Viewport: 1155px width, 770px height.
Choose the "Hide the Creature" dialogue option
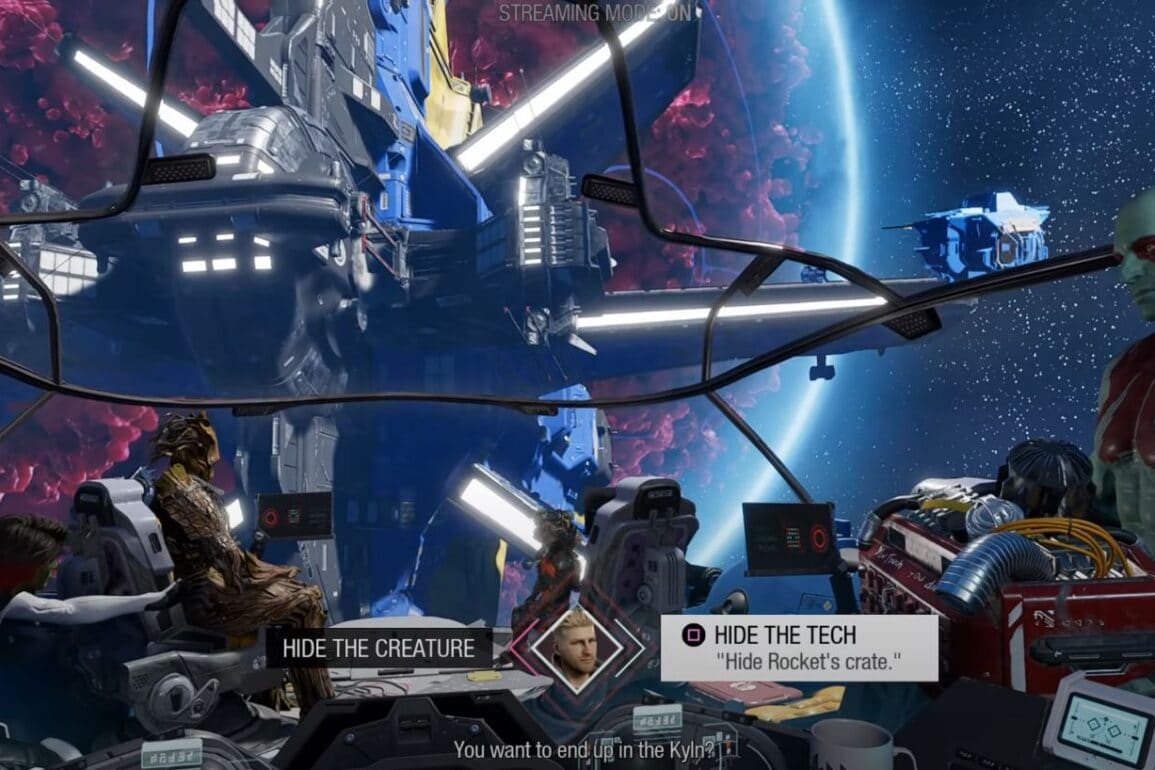click(x=378, y=648)
